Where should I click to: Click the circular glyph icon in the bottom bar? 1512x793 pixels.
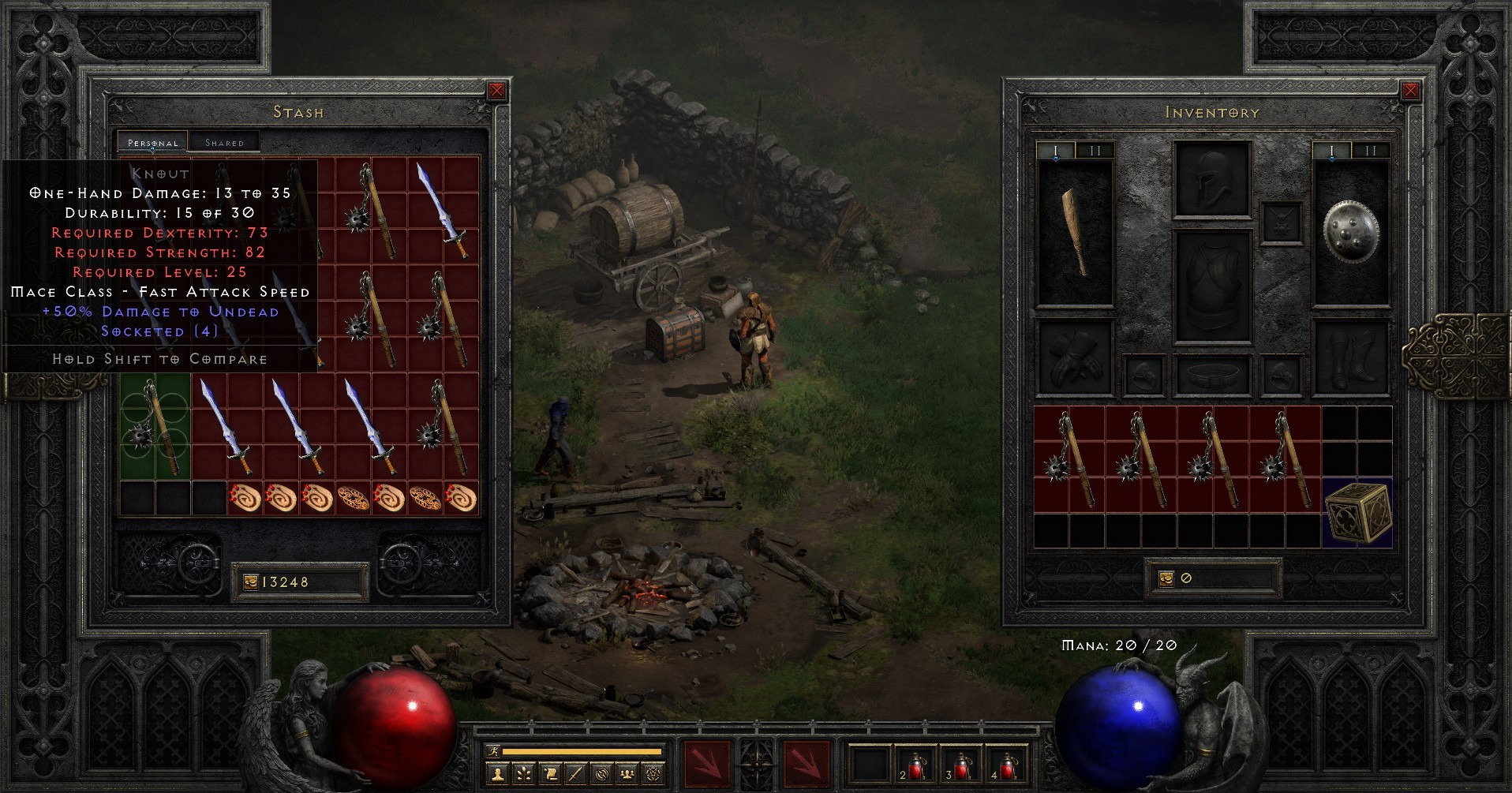(601, 775)
